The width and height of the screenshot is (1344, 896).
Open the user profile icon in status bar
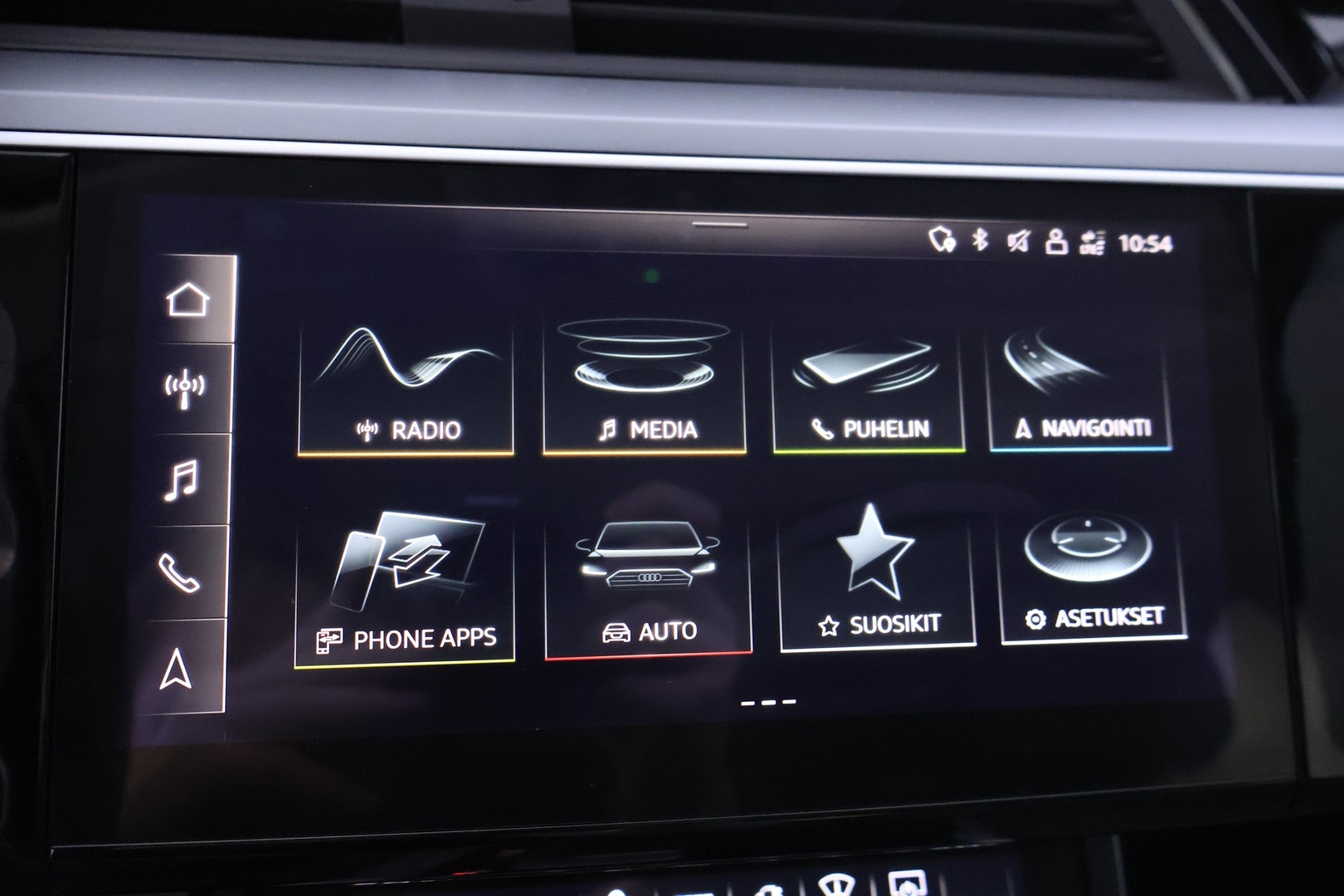coord(1054,241)
